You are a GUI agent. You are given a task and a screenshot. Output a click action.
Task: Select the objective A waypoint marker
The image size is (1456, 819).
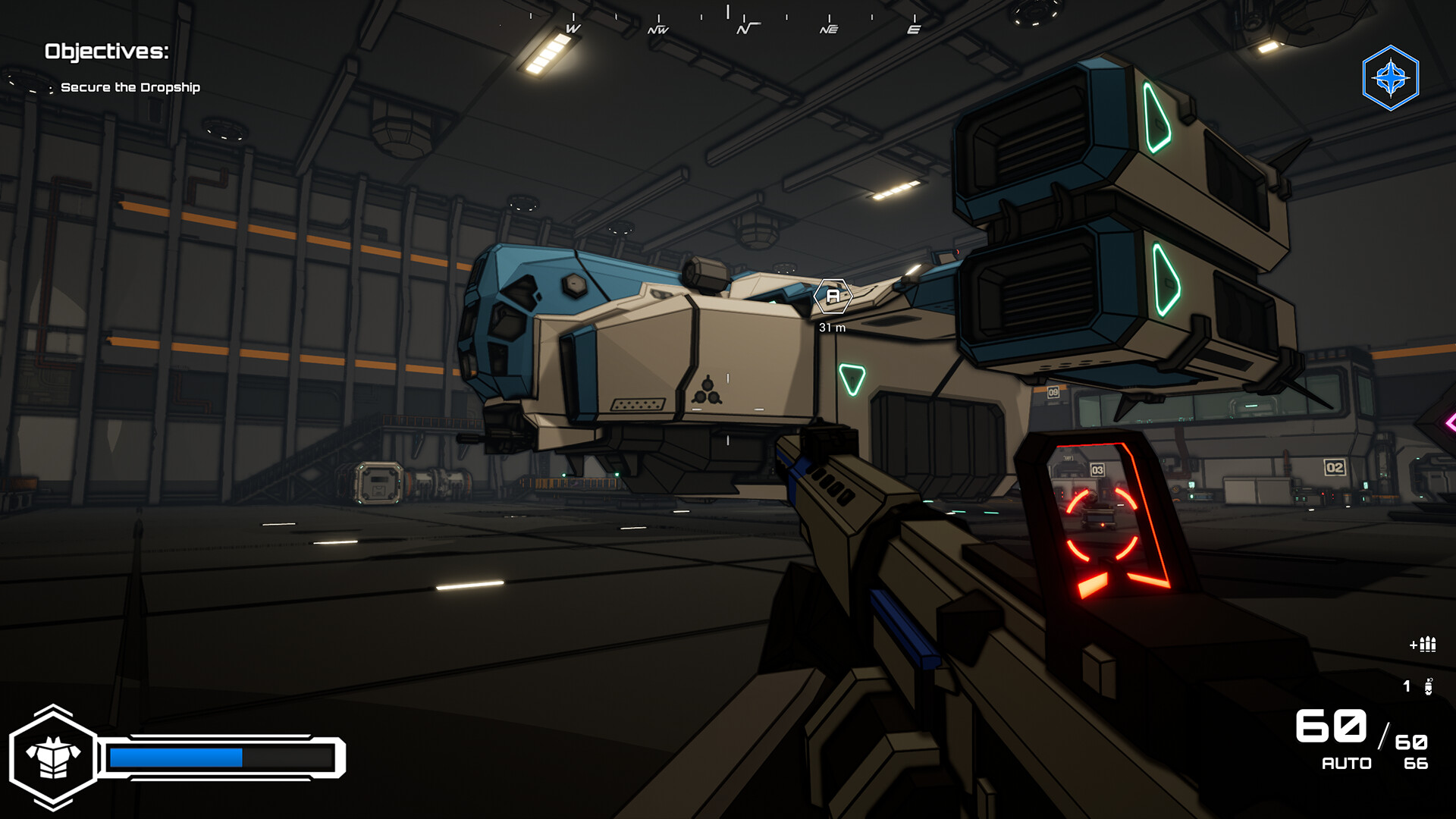tap(833, 297)
